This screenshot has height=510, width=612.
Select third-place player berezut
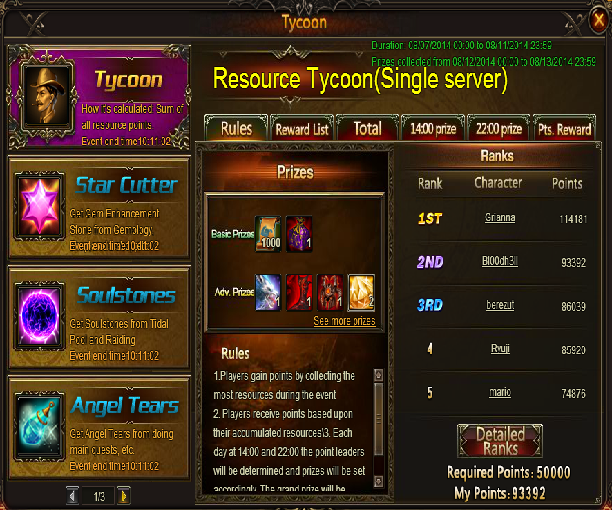499,306
